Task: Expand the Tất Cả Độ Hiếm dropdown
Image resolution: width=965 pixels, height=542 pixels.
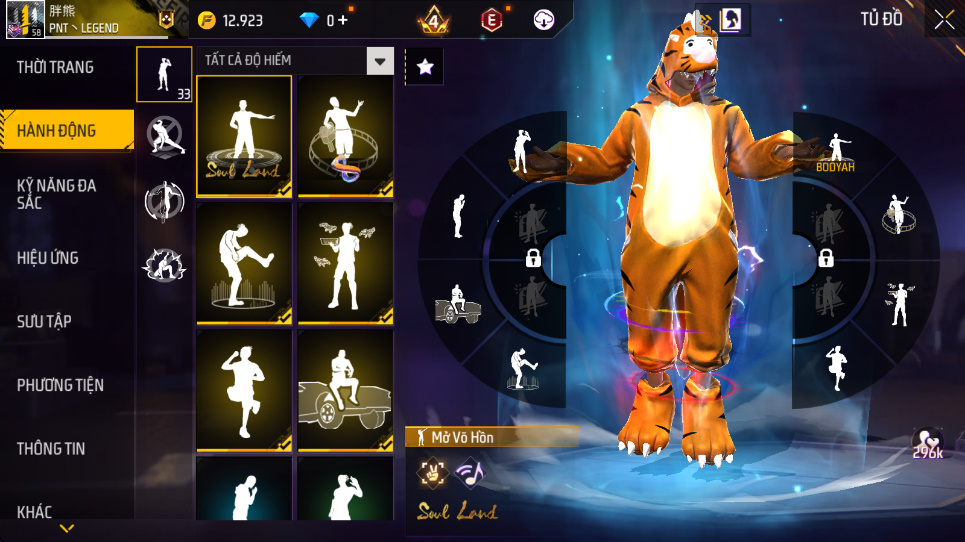Action: pyautogui.click(x=379, y=61)
